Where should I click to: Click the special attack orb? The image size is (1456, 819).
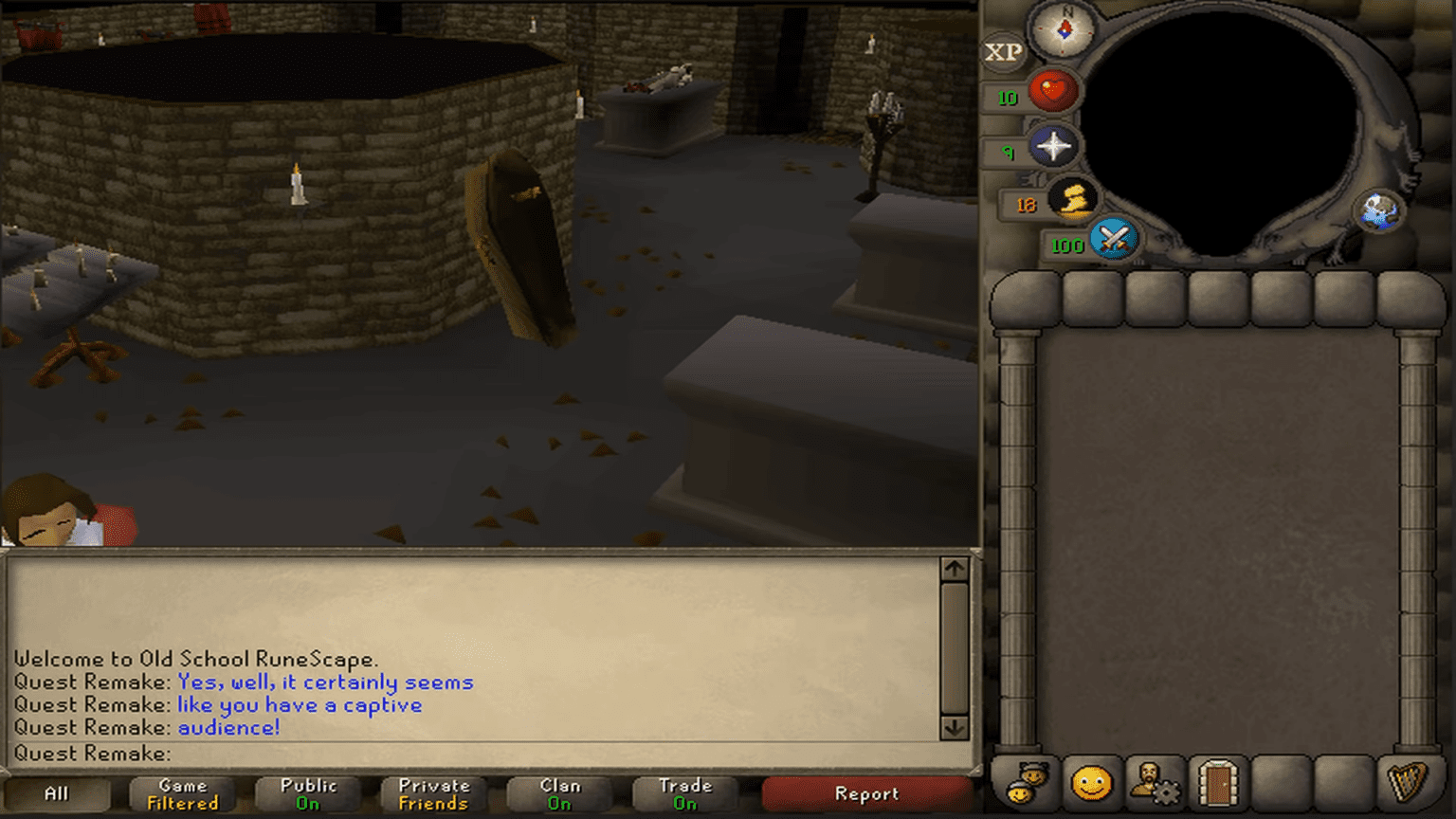[1115, 240]
